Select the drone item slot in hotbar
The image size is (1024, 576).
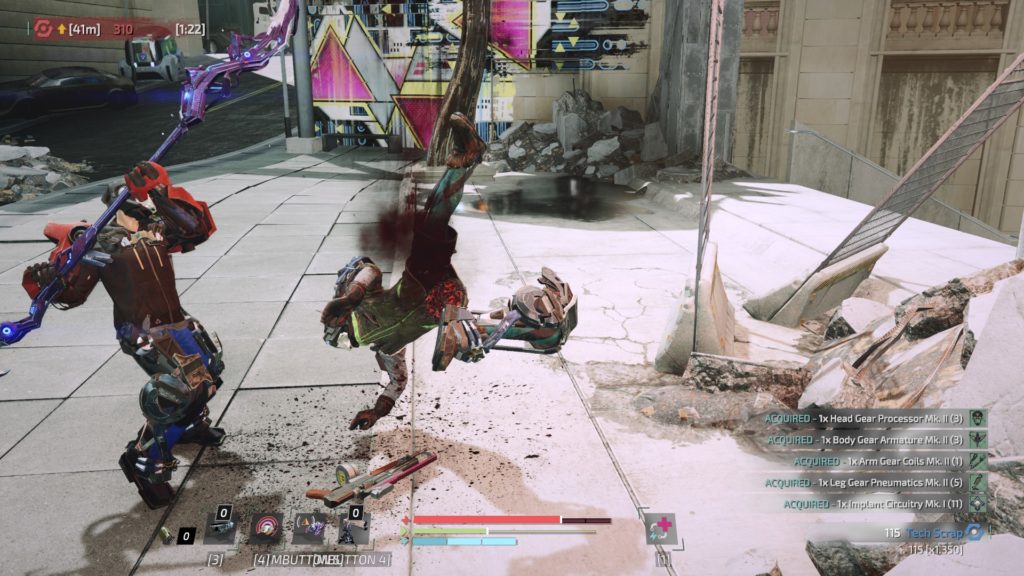point(221,528)
